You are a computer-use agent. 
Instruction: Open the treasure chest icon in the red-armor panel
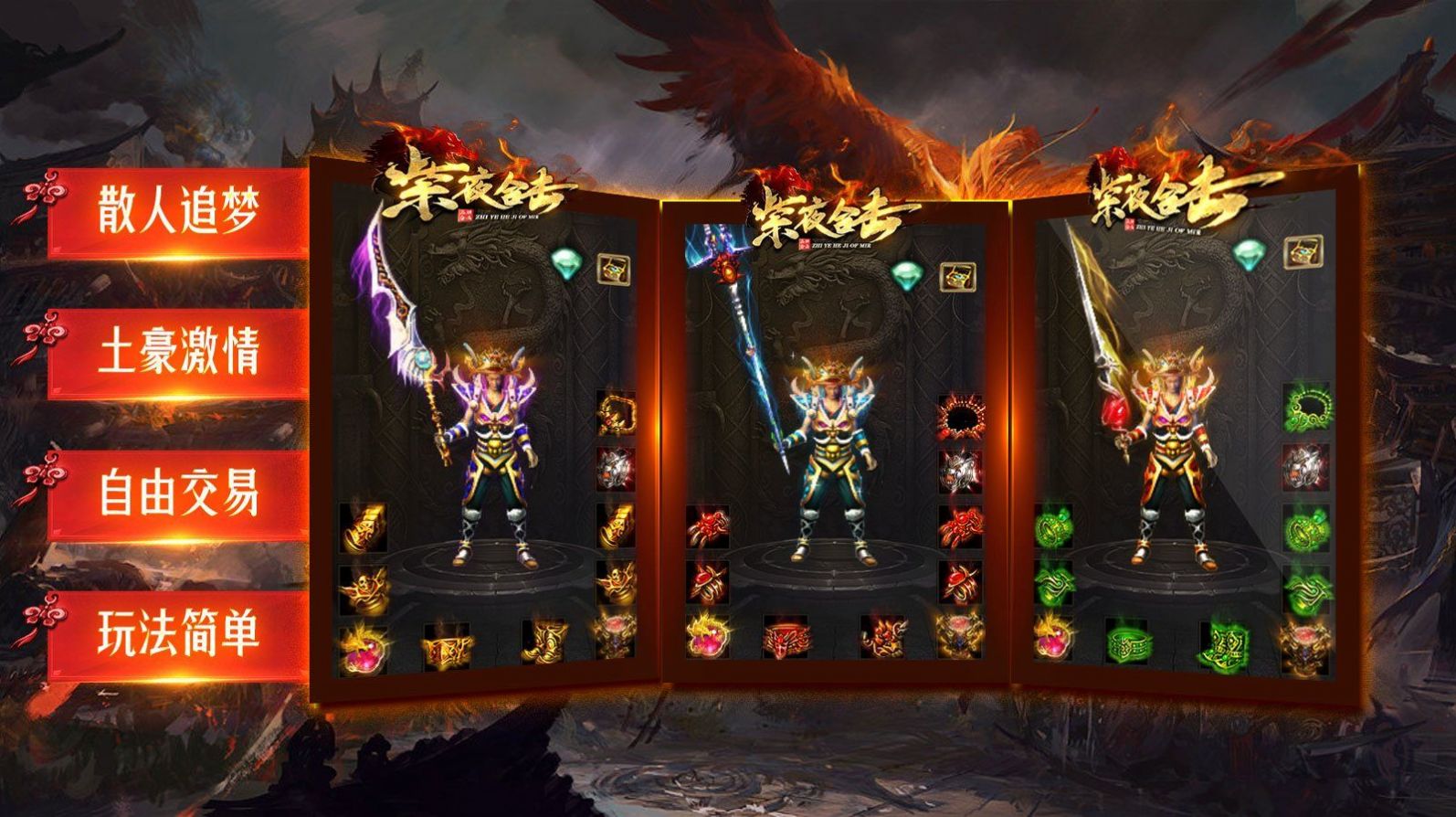(x=1303, y=251)
